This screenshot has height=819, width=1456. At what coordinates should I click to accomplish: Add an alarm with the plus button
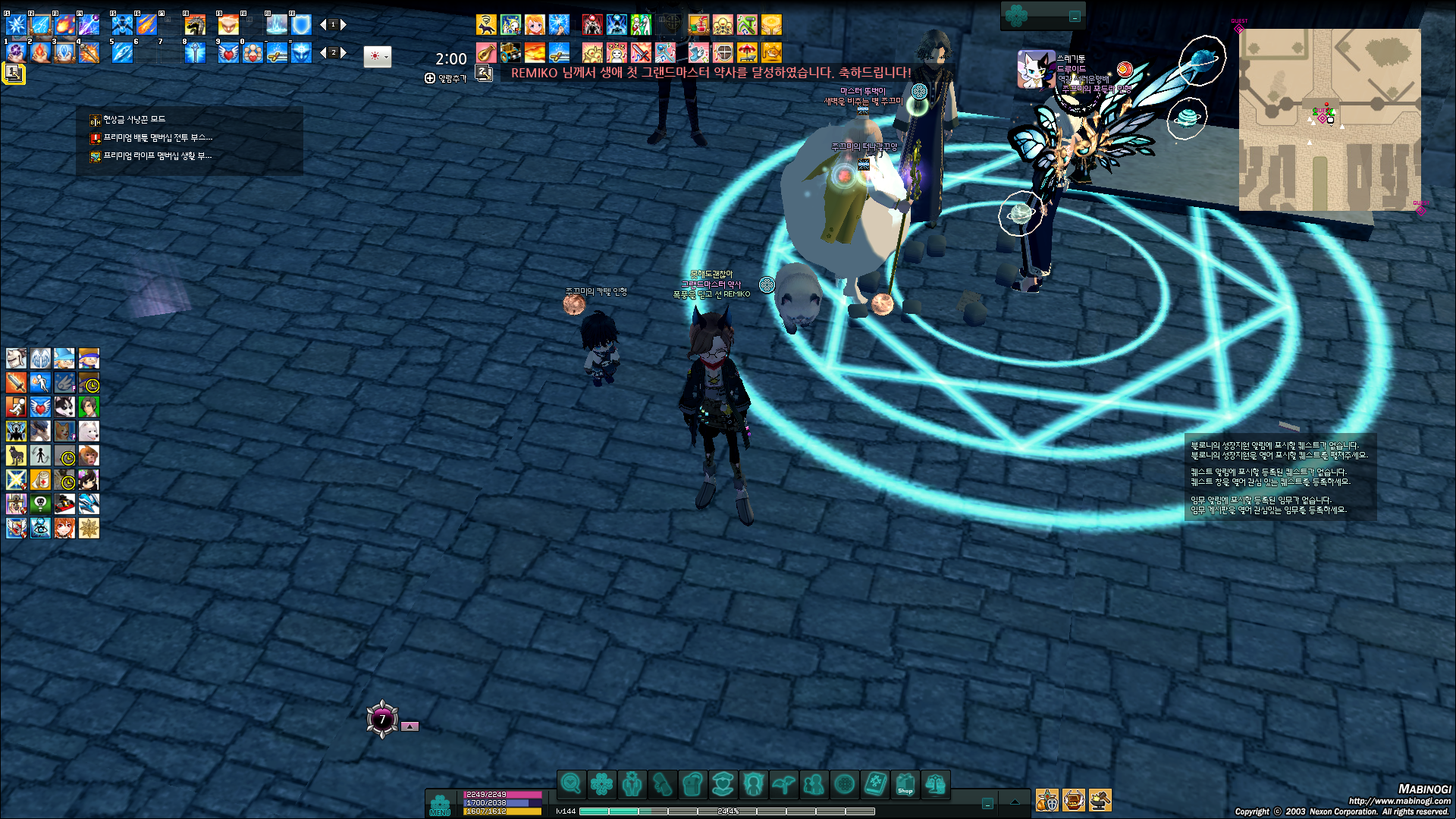[430, 78]
